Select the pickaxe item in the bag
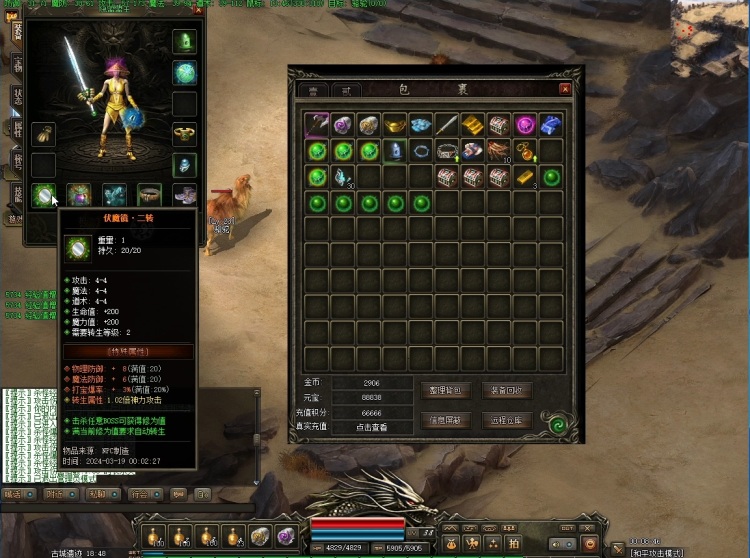The height and width of the screenshot is (558, 750). (x=317, y=125)
